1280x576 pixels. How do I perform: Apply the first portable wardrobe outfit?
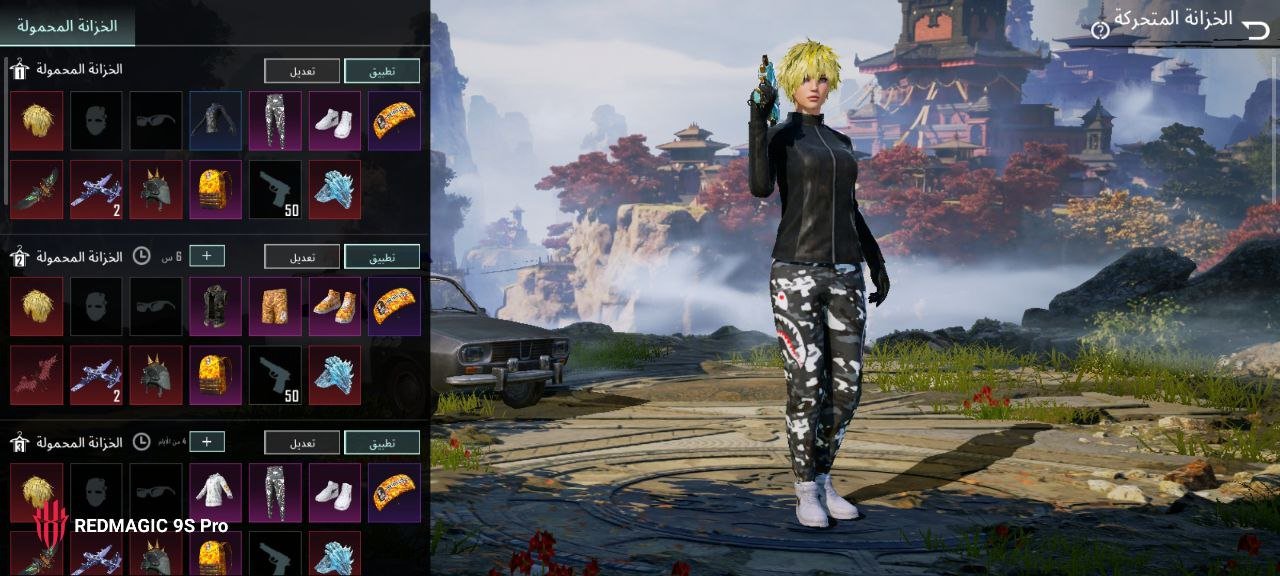pos(382,71)
